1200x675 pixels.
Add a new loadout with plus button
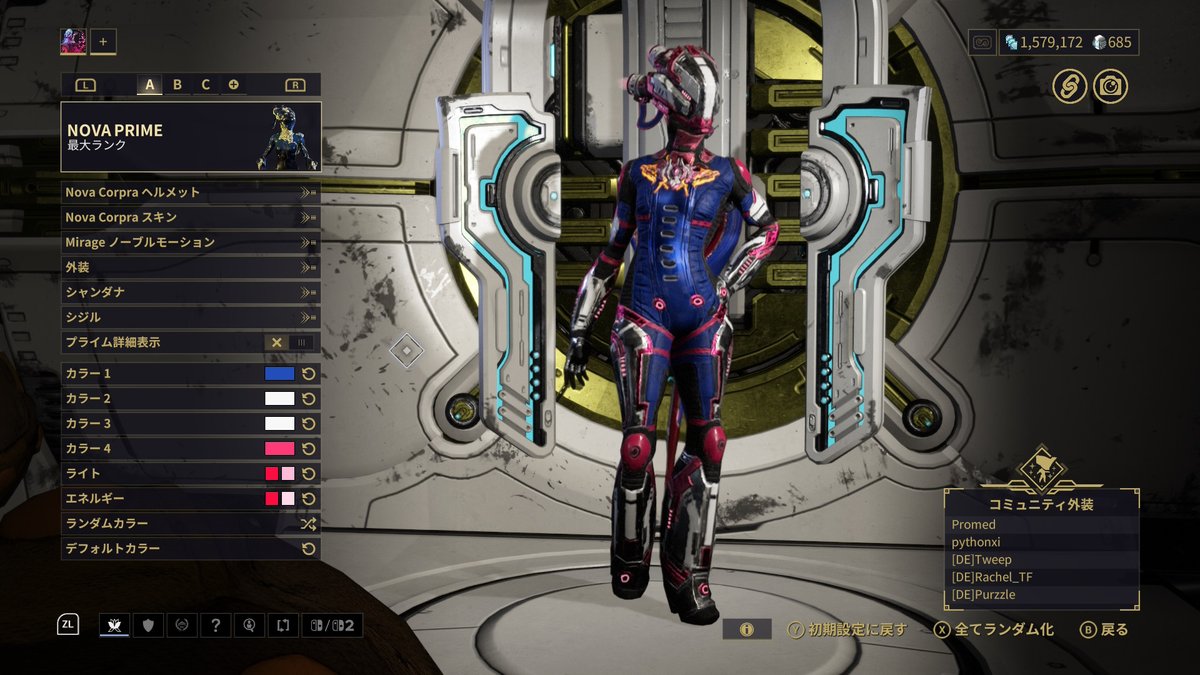point(103,42)
